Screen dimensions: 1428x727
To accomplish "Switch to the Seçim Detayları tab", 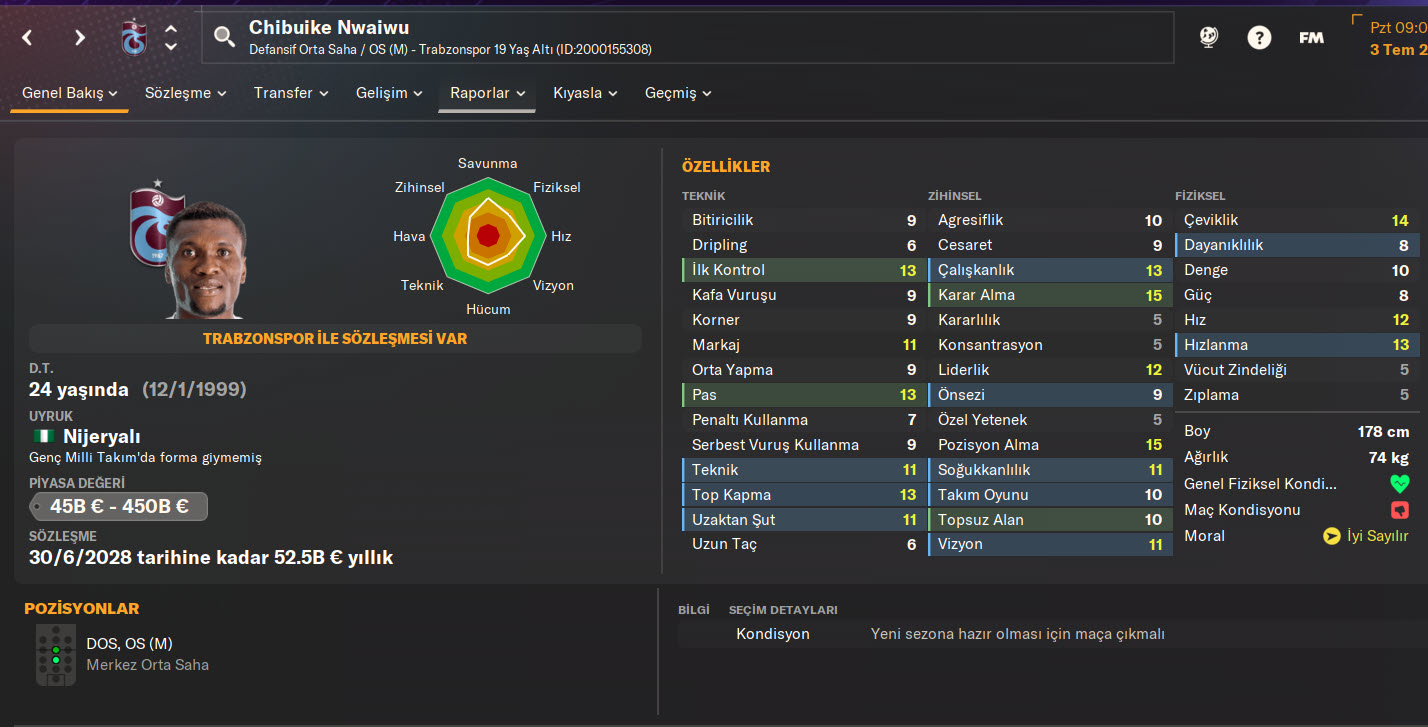I will (x=783, y=610).
